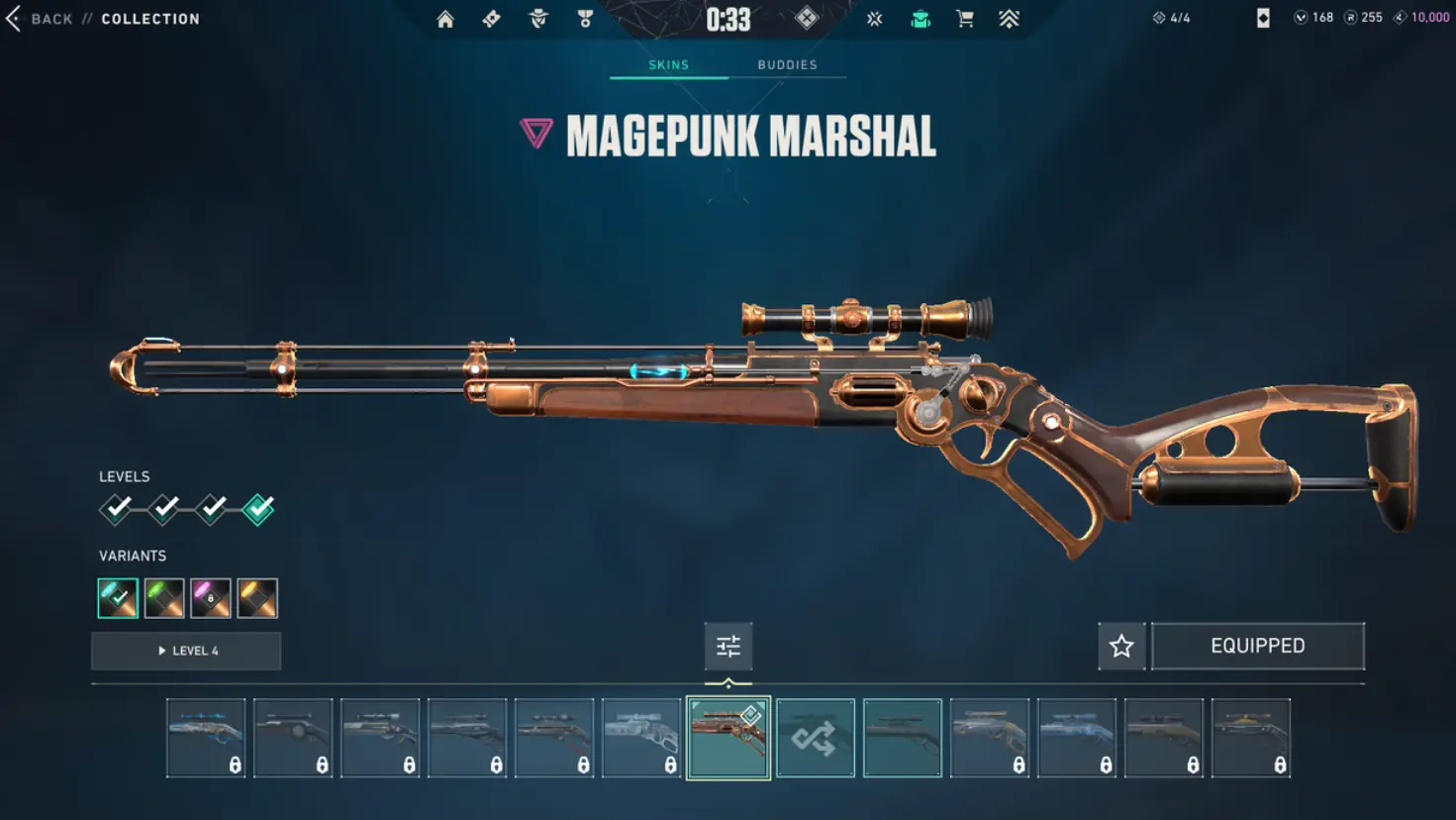The image size is (1456, 820).
Task: Select the green Magepunk variant
Action: tap(164, 598)
